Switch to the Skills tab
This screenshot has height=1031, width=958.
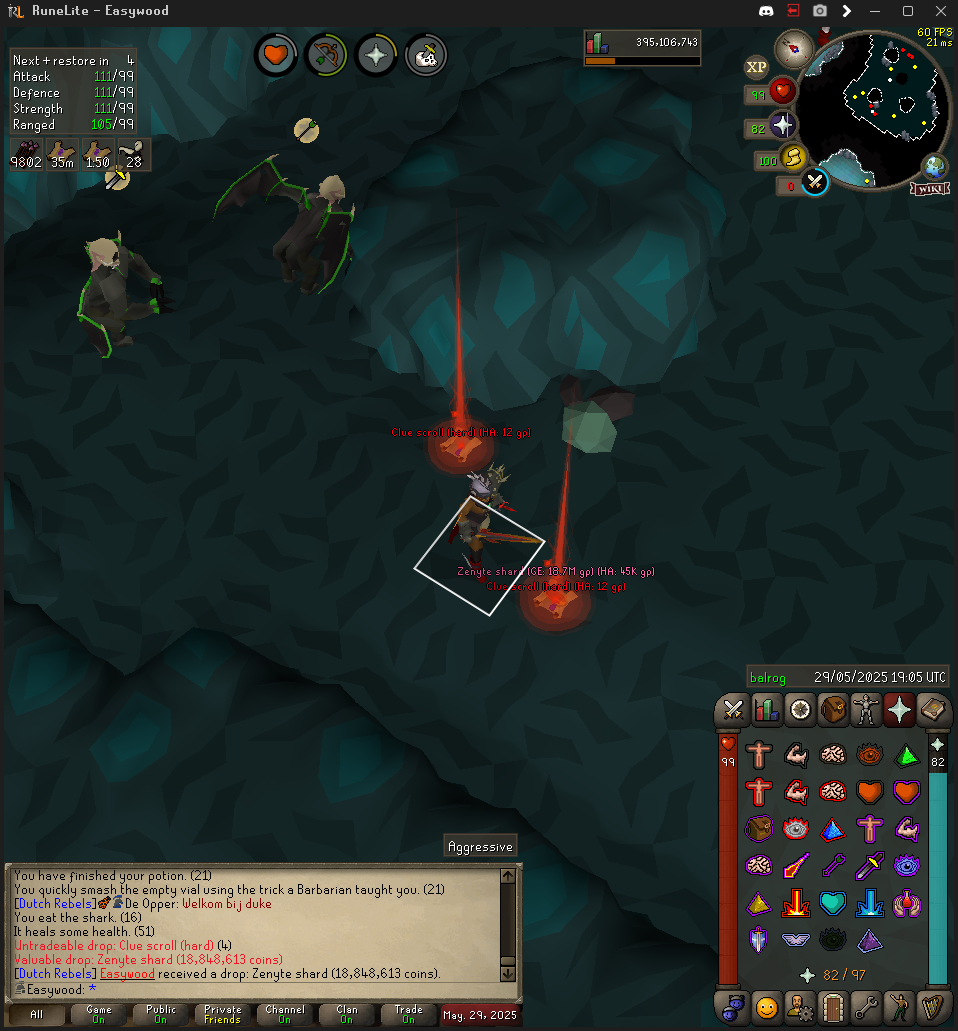pos(766,710)
